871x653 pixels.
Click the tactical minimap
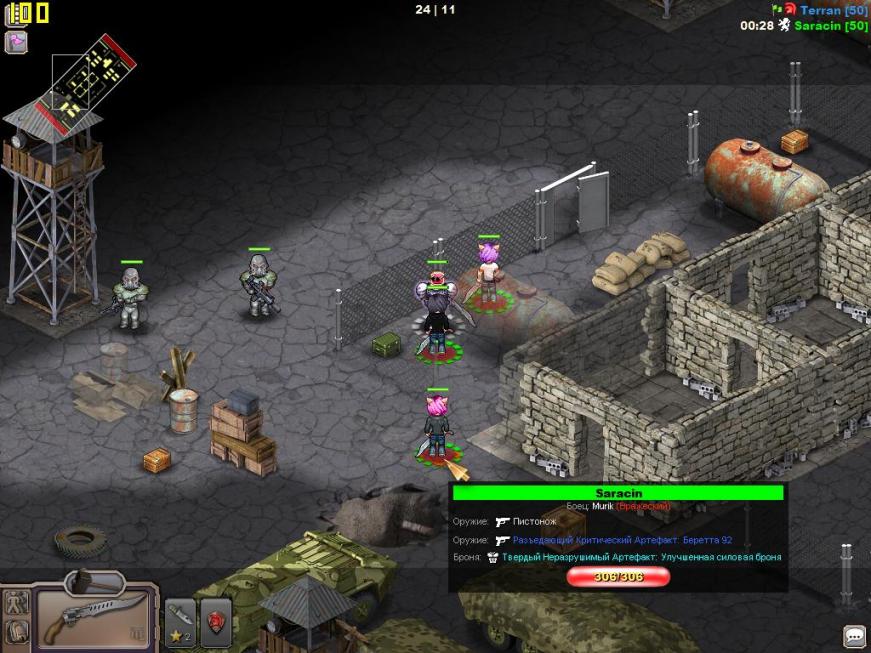click(x=91, y=73)
